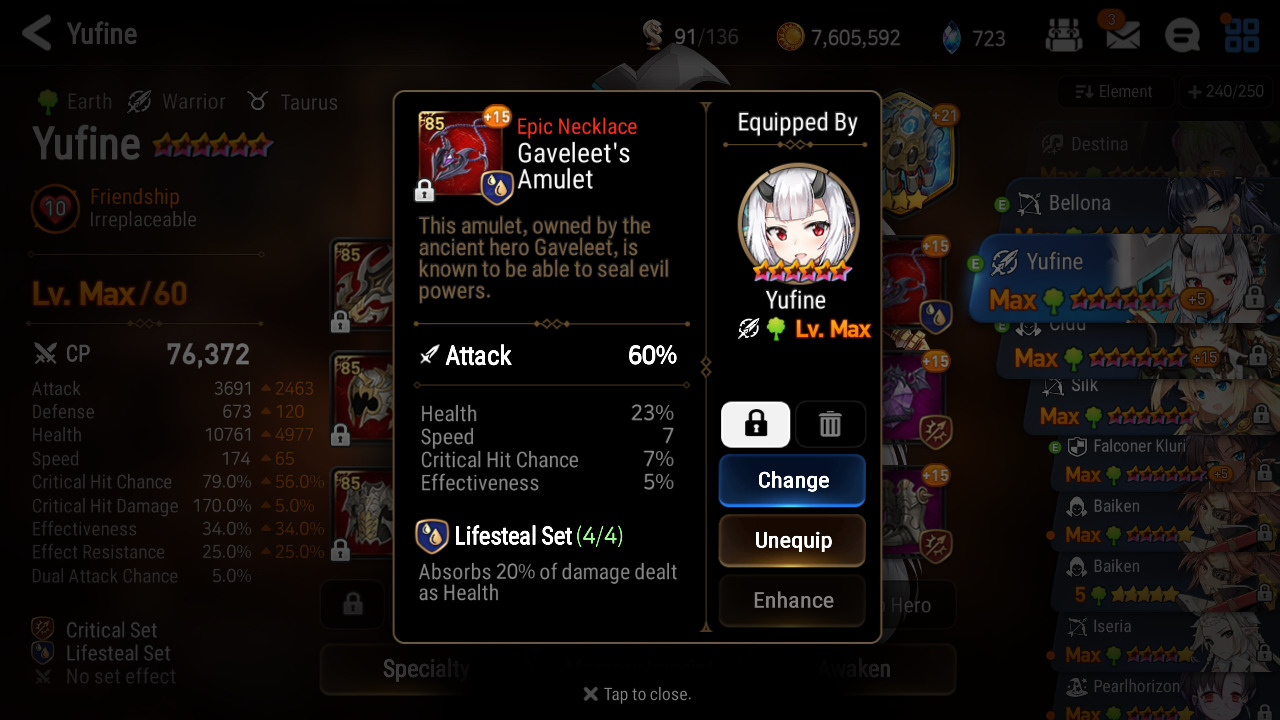
Task: Toggle the padlock lock button
Action: 756,425
